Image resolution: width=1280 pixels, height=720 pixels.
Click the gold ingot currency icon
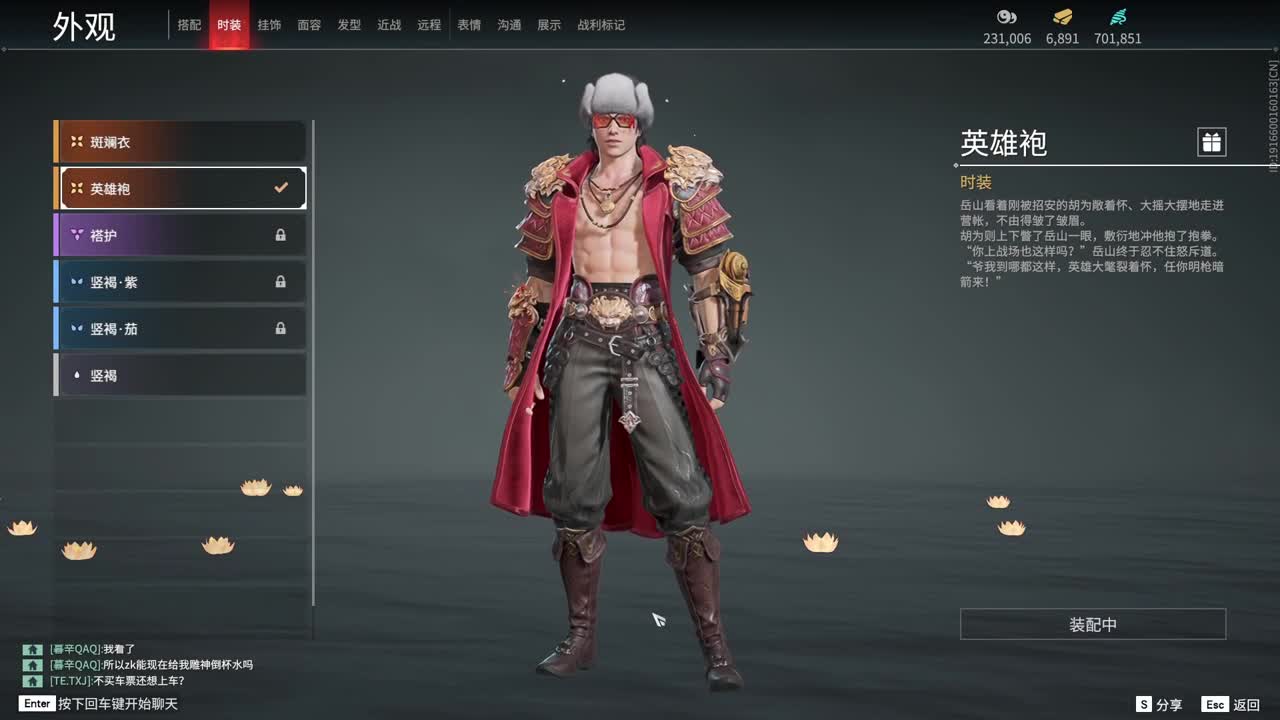(1062, 16)
